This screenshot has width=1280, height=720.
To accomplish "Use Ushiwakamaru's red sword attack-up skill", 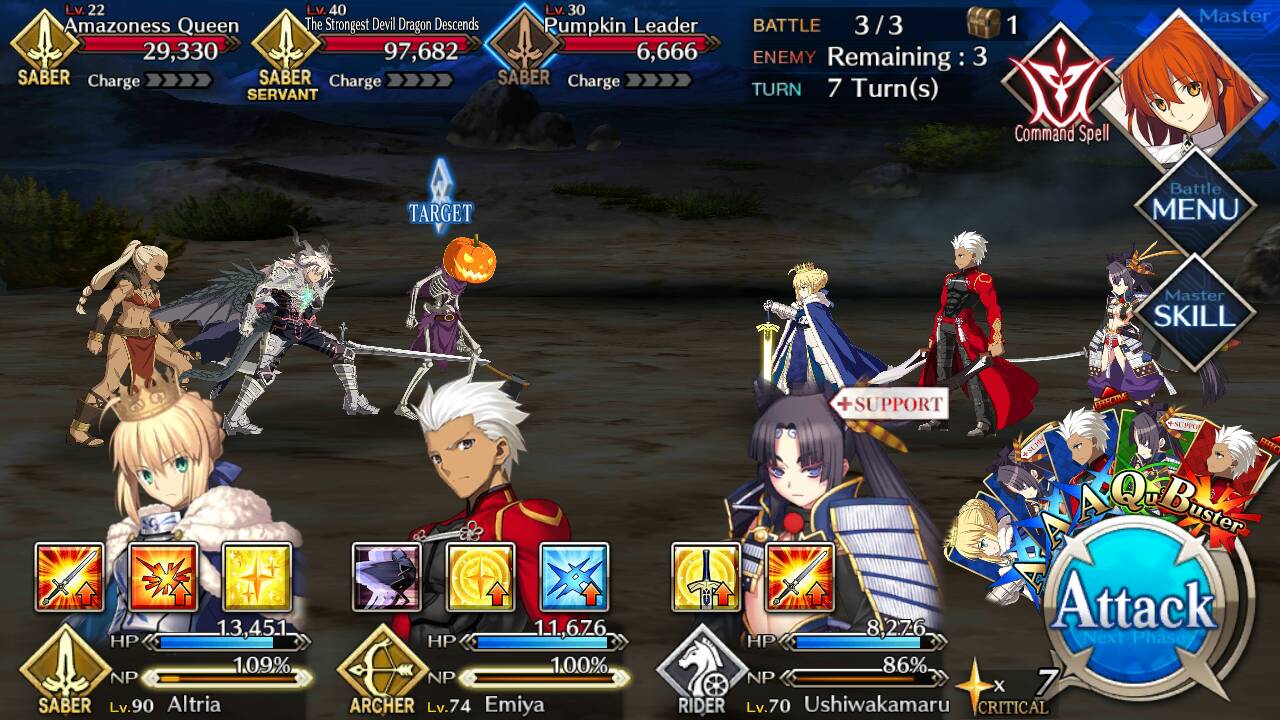I will pyautogui.click(x=800, y=577).
